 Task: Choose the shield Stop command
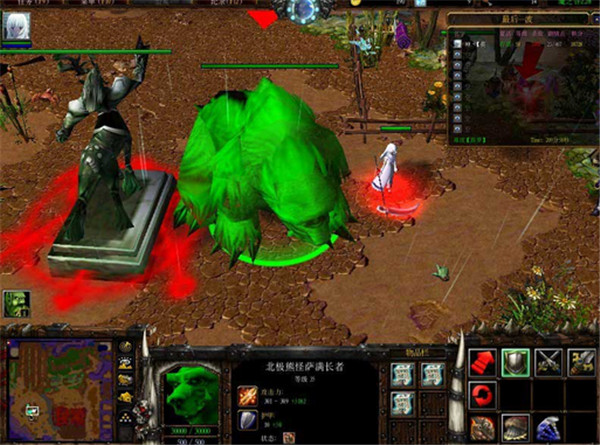[516, 362]
